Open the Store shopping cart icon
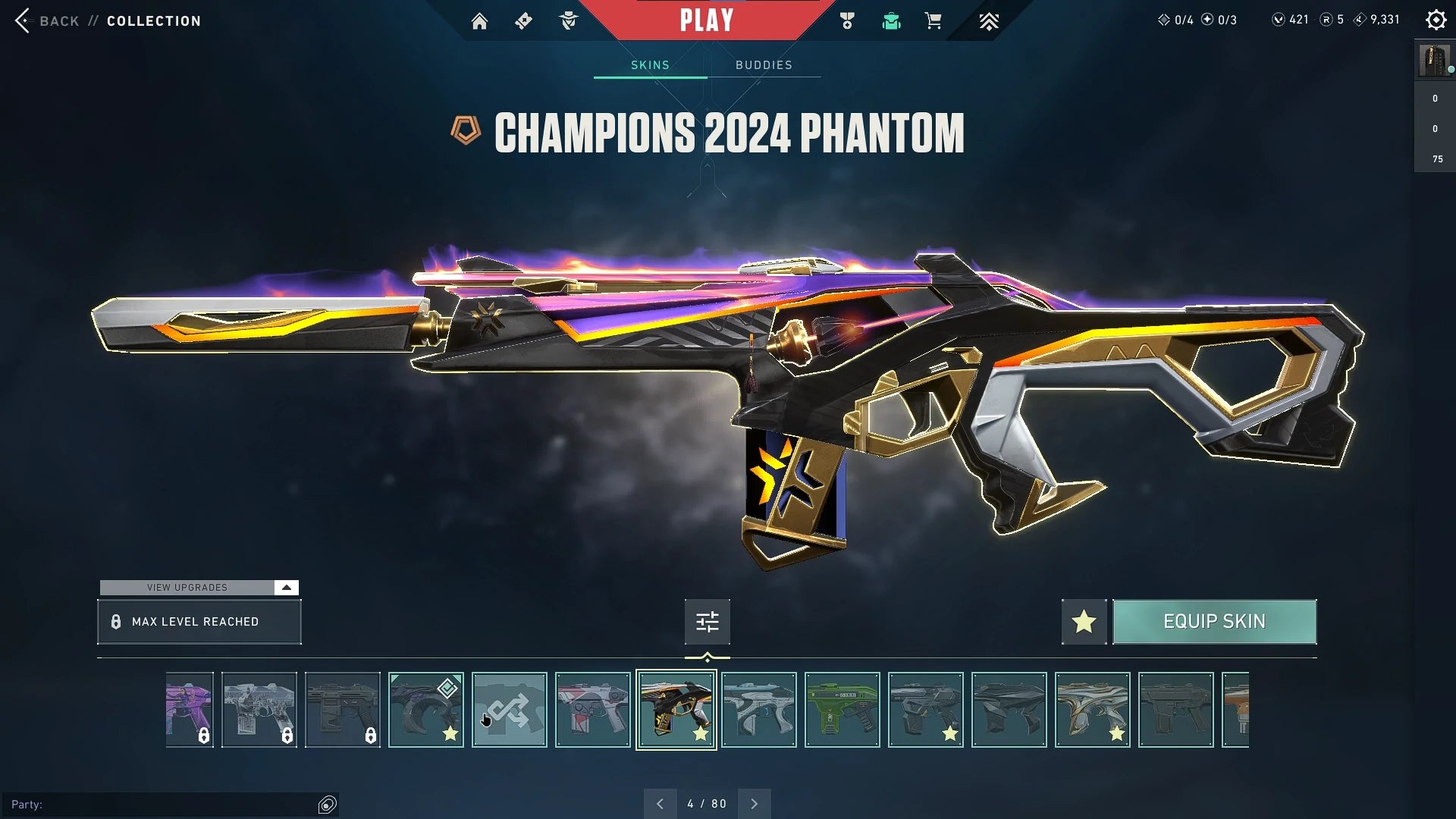This screenshot has width=1456, height=819. pos(934,20)
